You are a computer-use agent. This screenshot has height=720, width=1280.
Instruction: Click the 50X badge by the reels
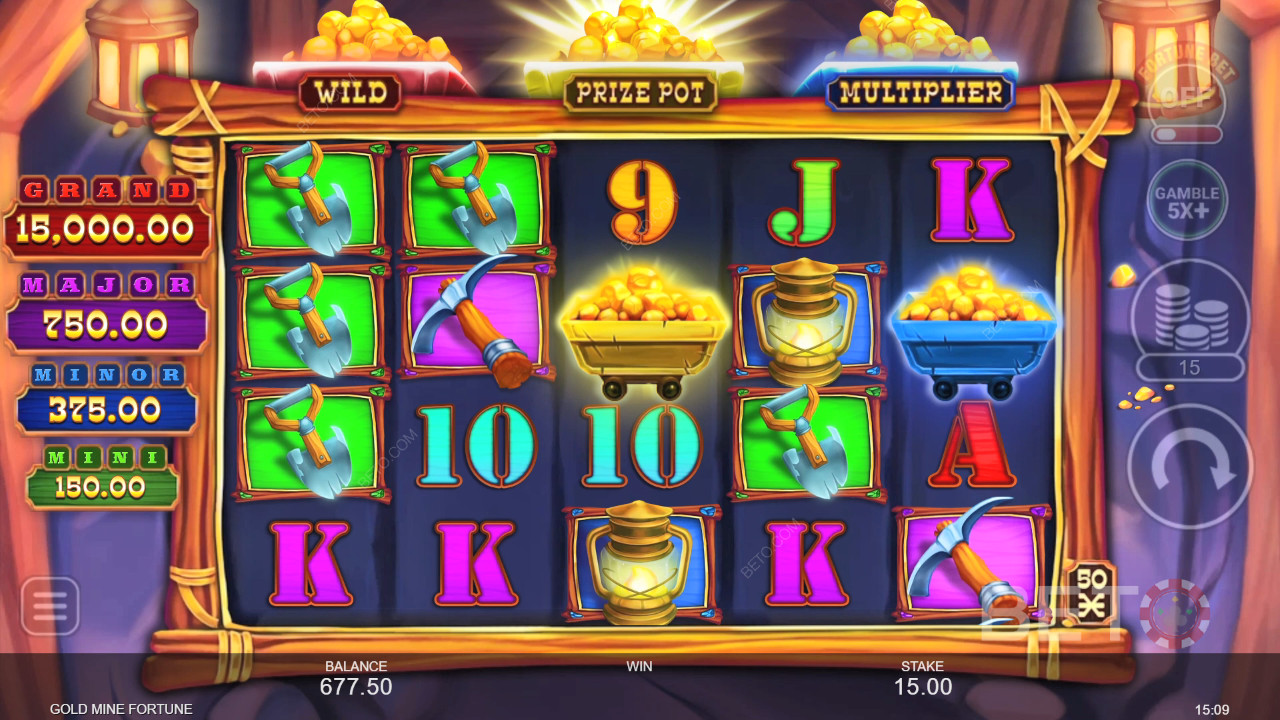click(x=1090, y=592)
